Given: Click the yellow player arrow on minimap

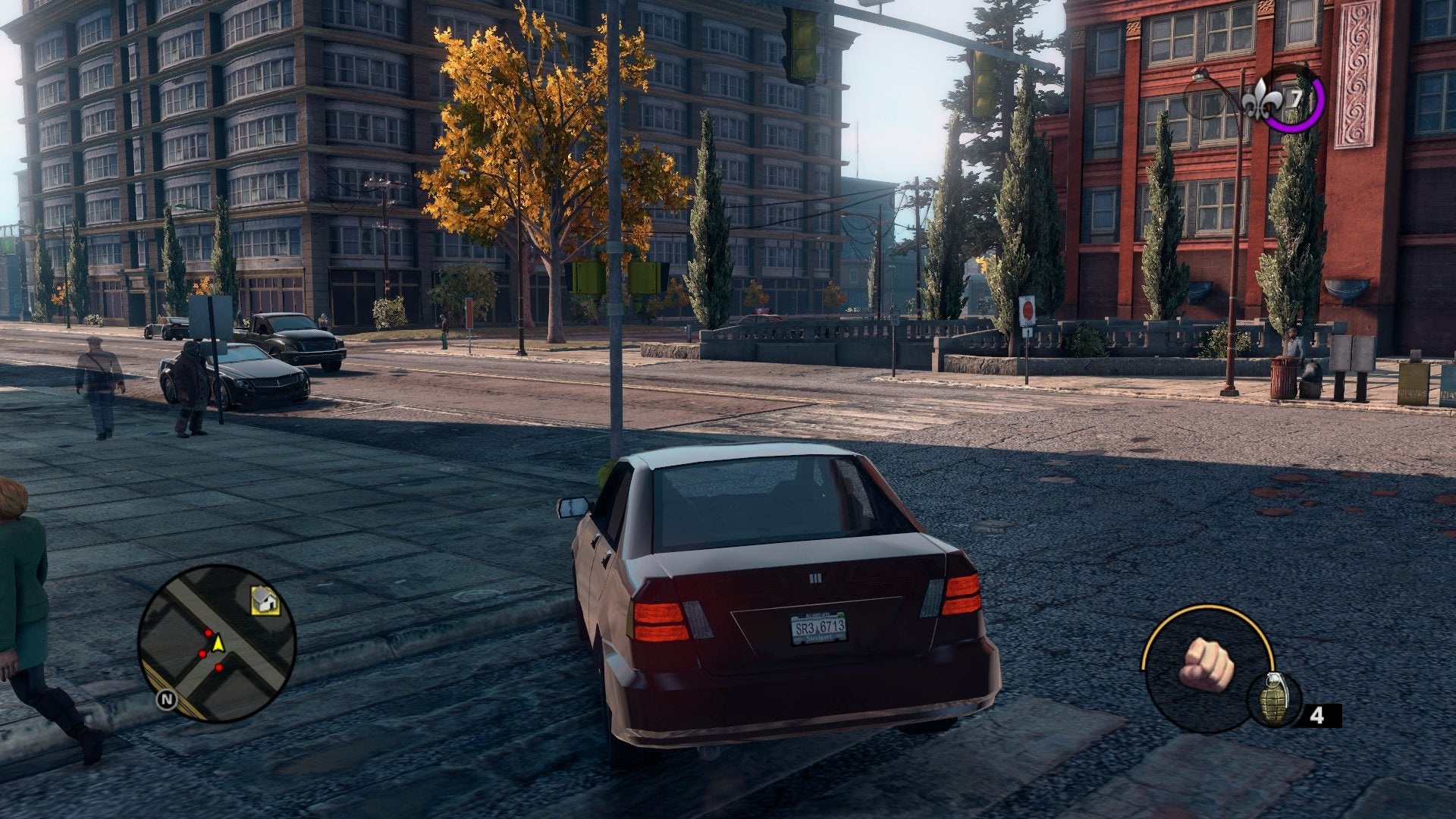Looking at the screenshot, I should click(x=218, y=643).
